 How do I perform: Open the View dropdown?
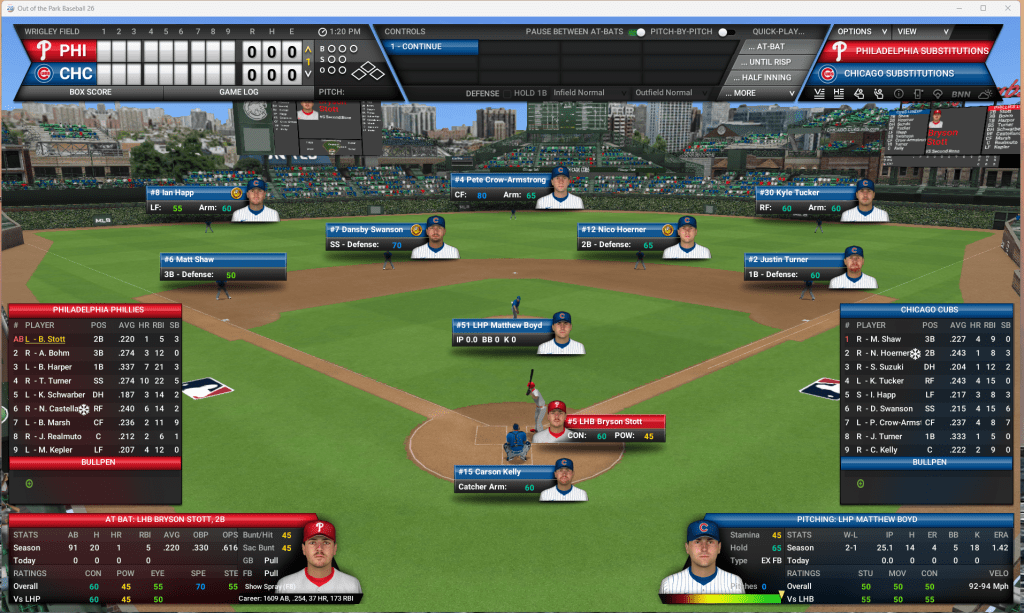(x=912, y=31)
